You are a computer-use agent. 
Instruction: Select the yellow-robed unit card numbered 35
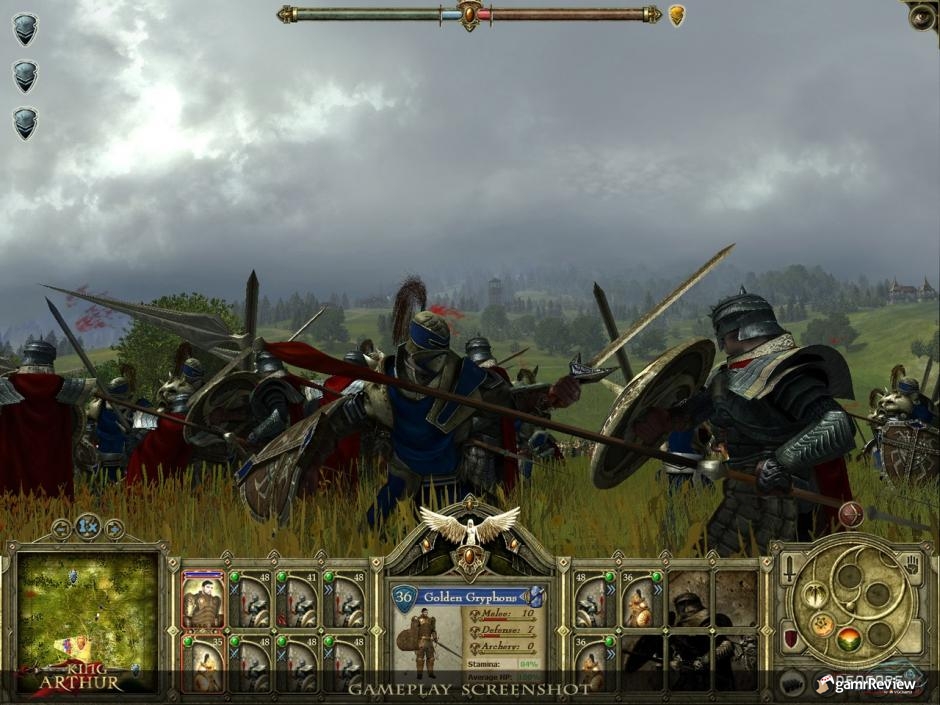[x=203, y=661]
